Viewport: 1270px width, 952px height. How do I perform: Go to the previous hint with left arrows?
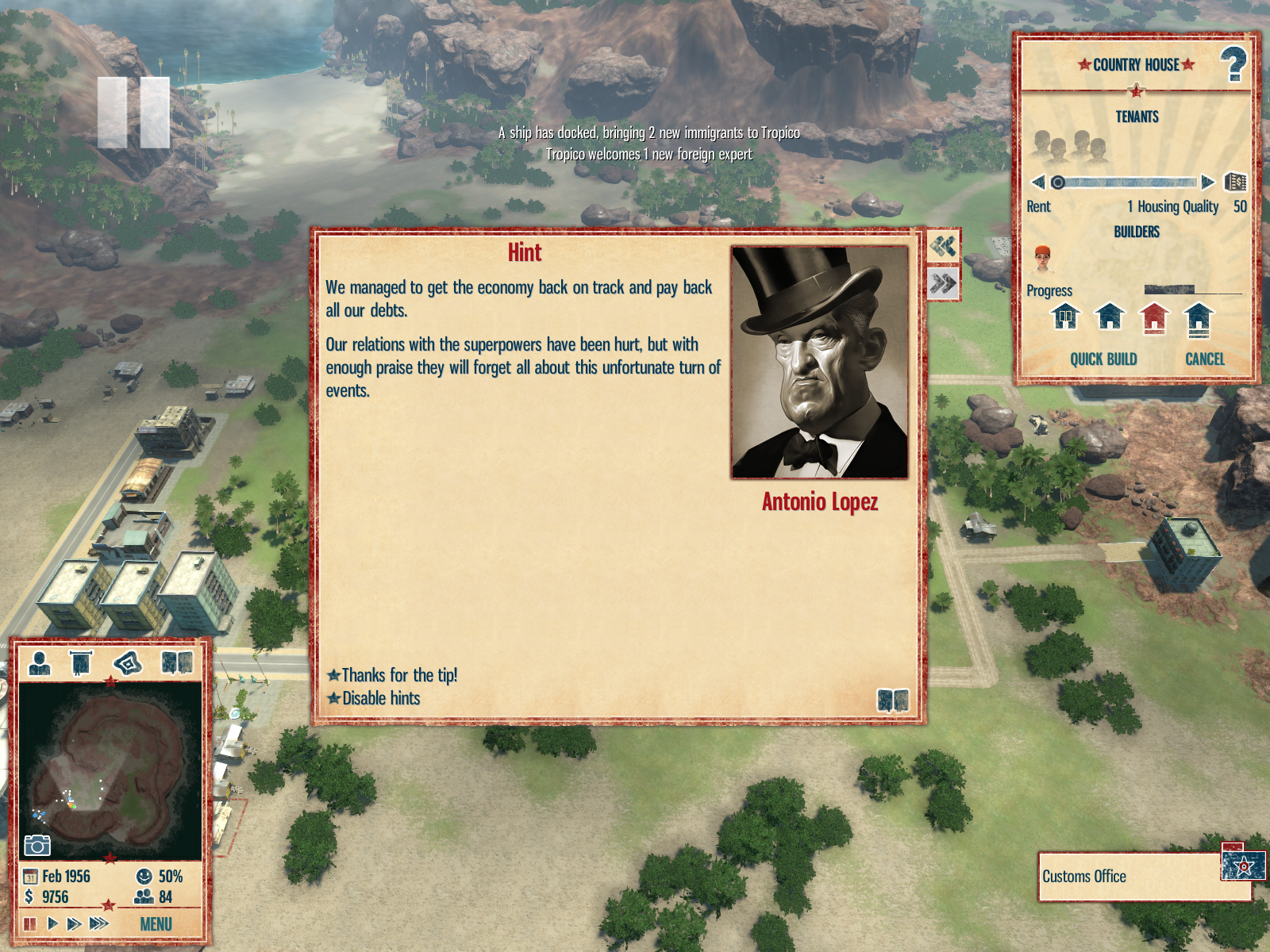pyautogui.click(x=943, y=247)
